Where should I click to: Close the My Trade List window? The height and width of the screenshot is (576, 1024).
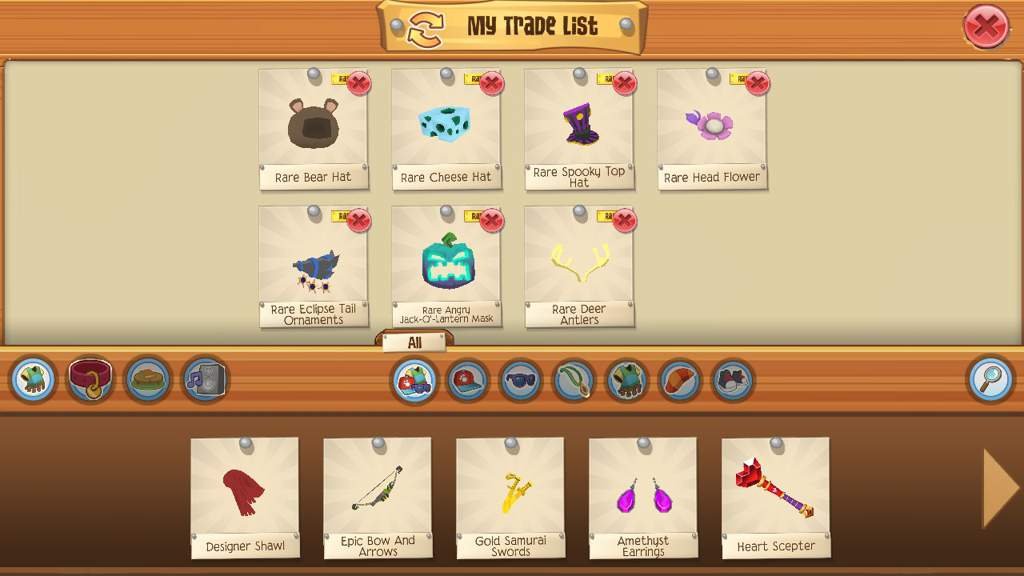985,27
